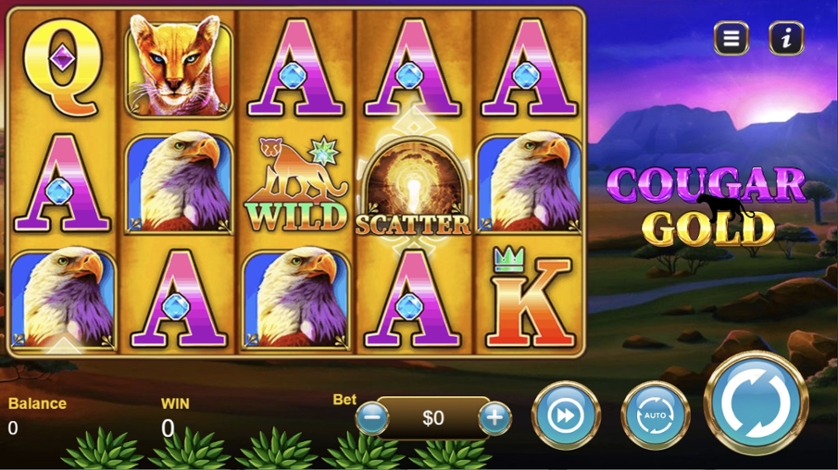838x470 pixels.
Task: Show the game info page
Action: (786, 39)
